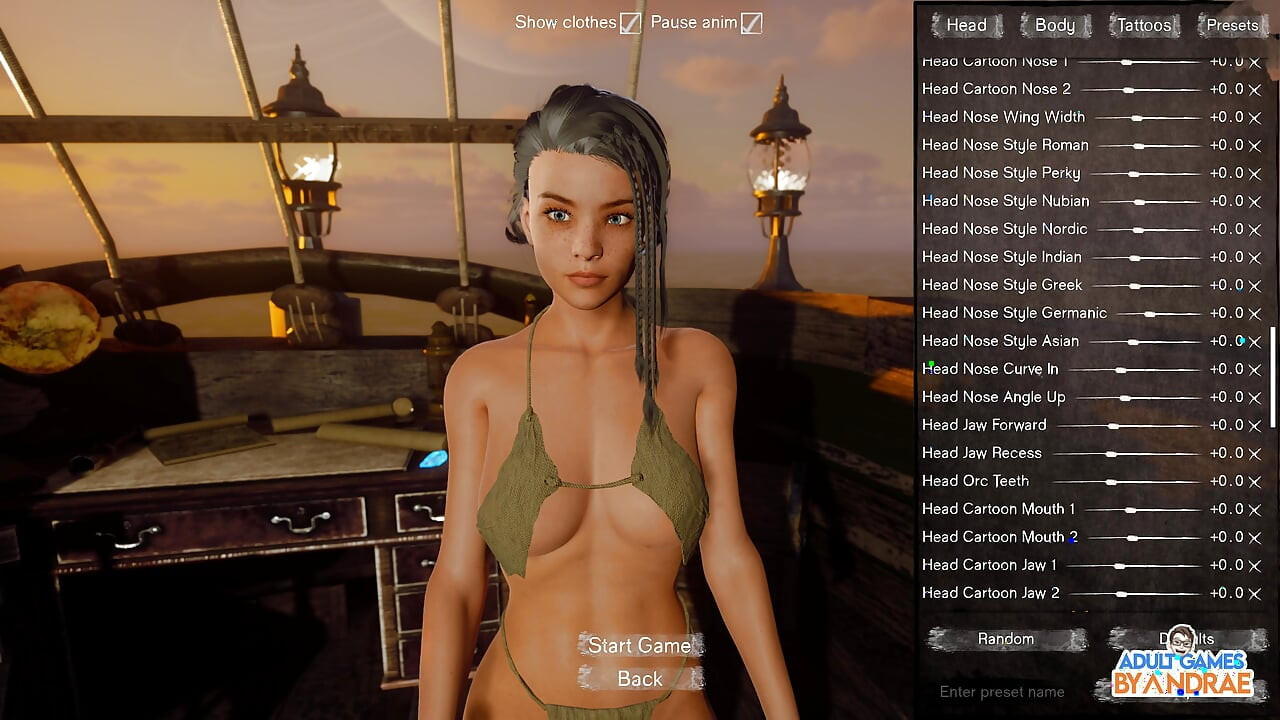Switch to the Head tab
The height and width of the screenshot is (720, 1280).
coord(966,25)
